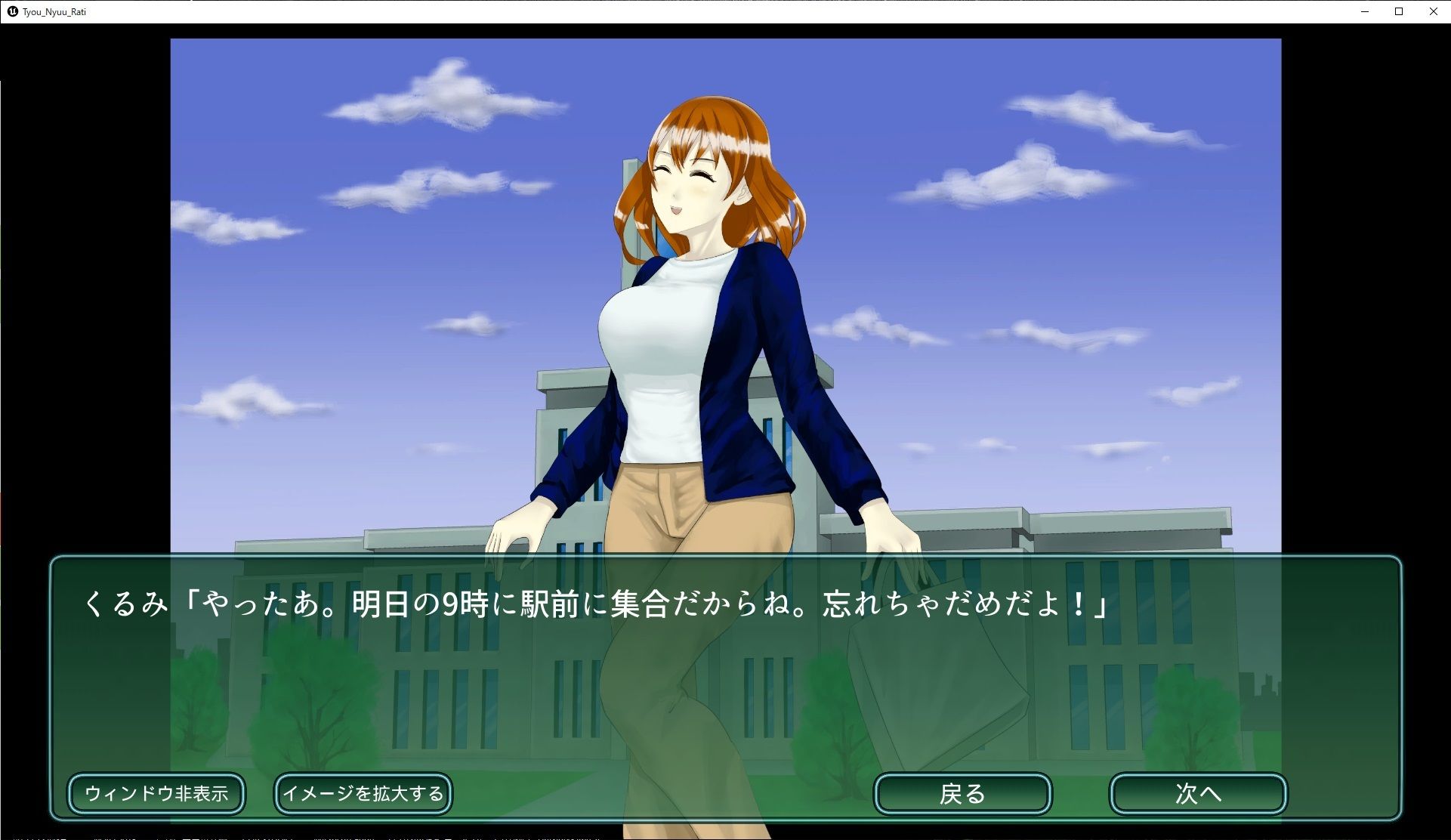1451x840 pixels.
Task: Minimize the Tyou_Nyuu_Rati window
Action: click(1364, 11)
